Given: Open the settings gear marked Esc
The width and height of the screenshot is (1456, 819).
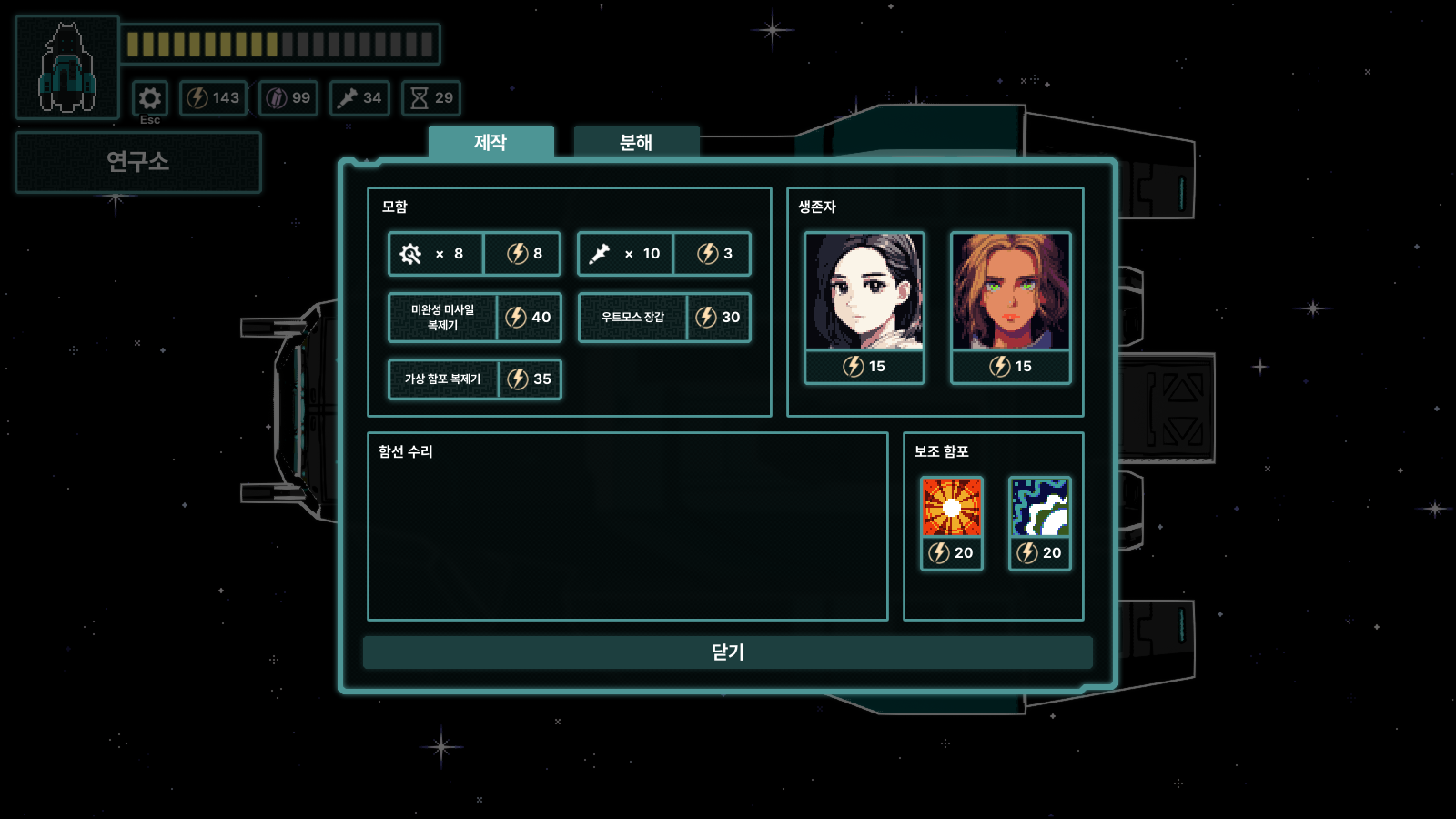Looking at the screenshot, I should coord(151,98).
